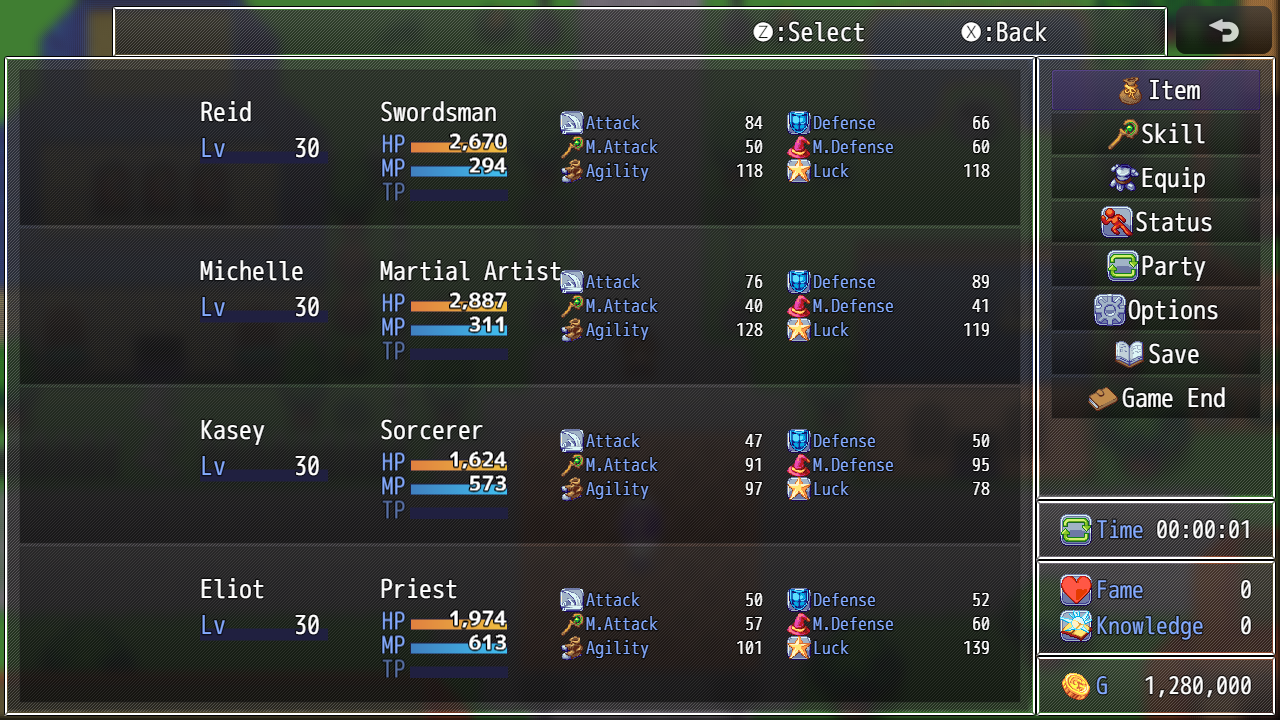Select the Party menu option
This screenshot has width=1280, height=720.
pyautogui.click(x=1155, y=267)
